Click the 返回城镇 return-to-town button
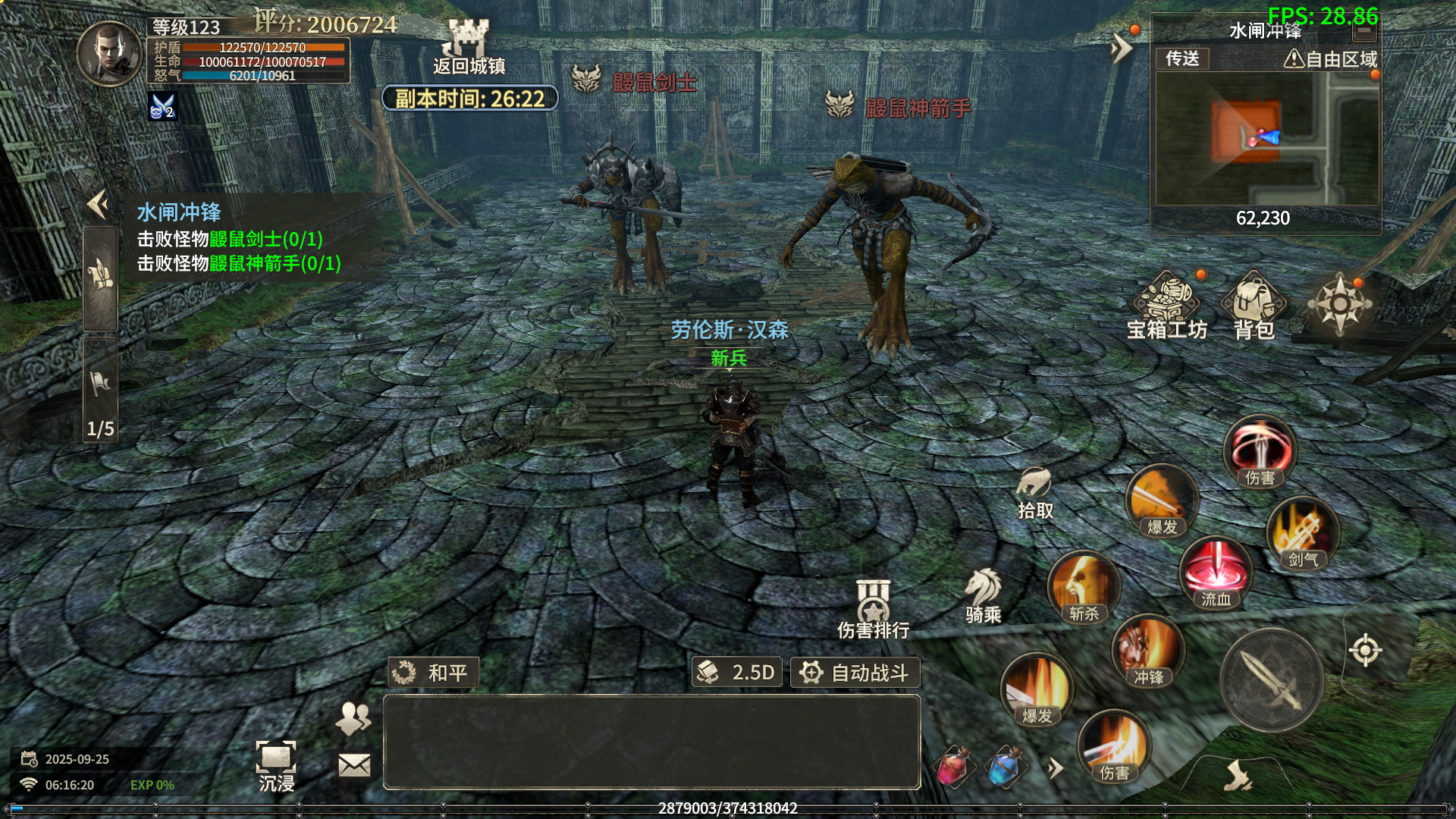Image resolution: width=1456 pixels, height=819 pixels. (x=469, y=47)
